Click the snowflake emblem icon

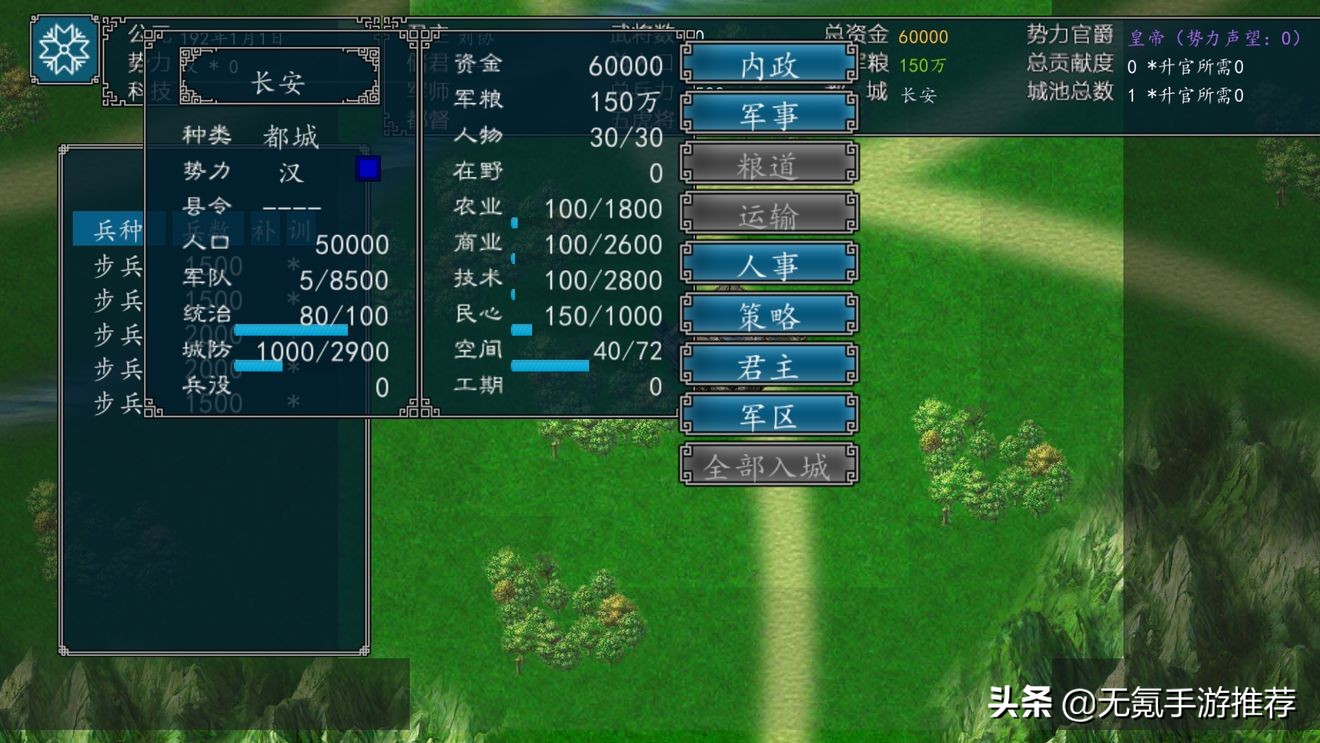(x=64, y=49)
